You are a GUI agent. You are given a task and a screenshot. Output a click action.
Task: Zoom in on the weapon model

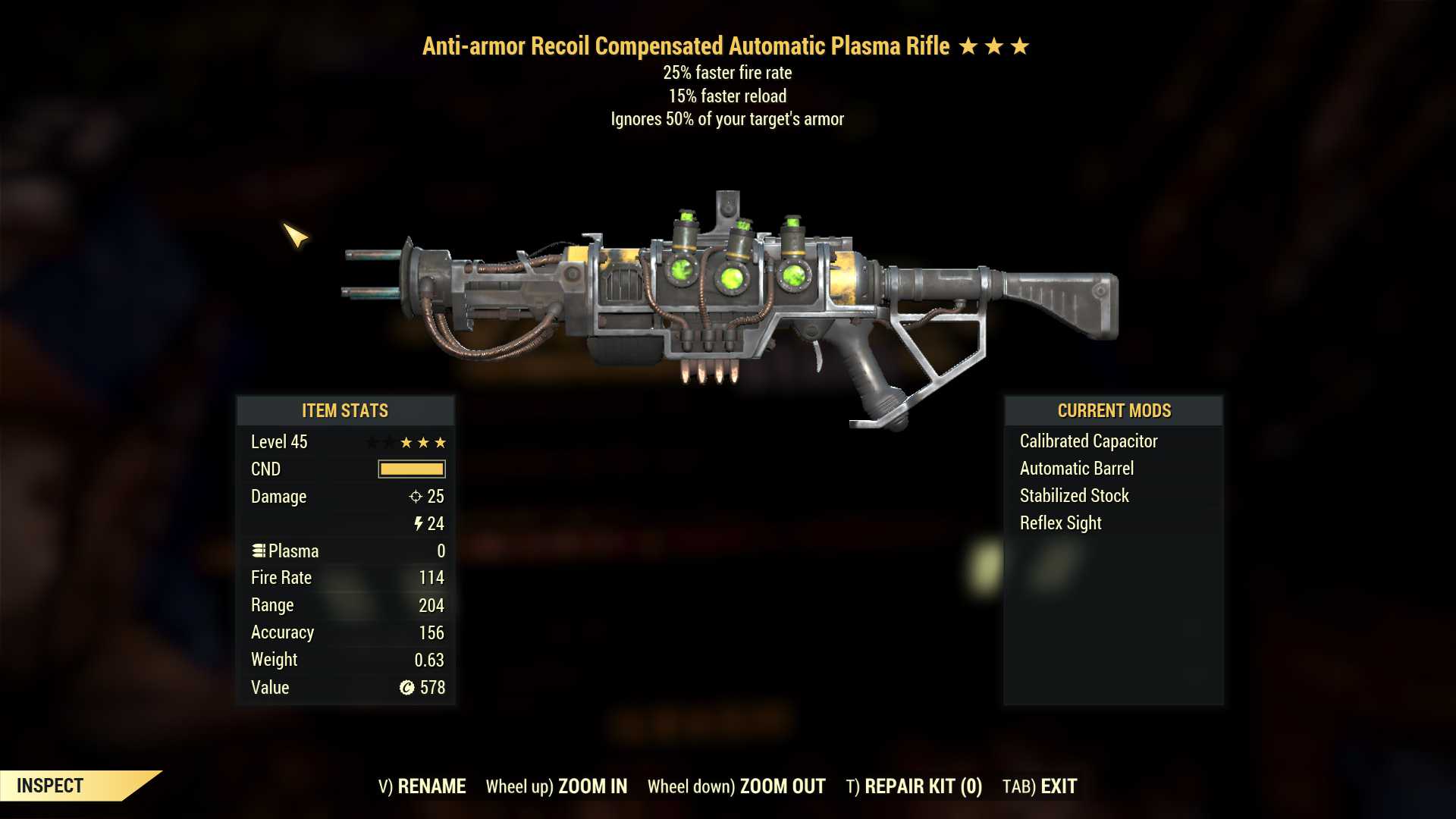[557, 786]
